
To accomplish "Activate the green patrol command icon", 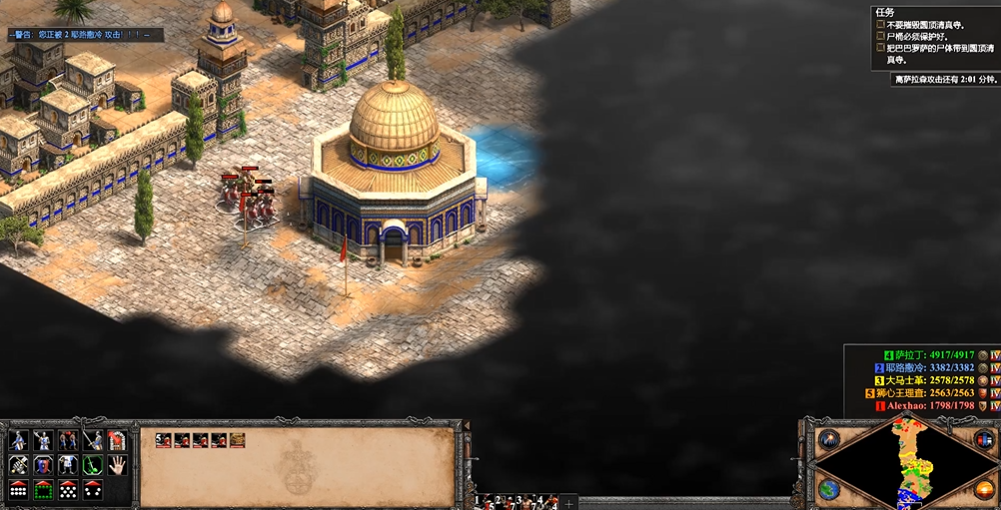I will 93,464.
